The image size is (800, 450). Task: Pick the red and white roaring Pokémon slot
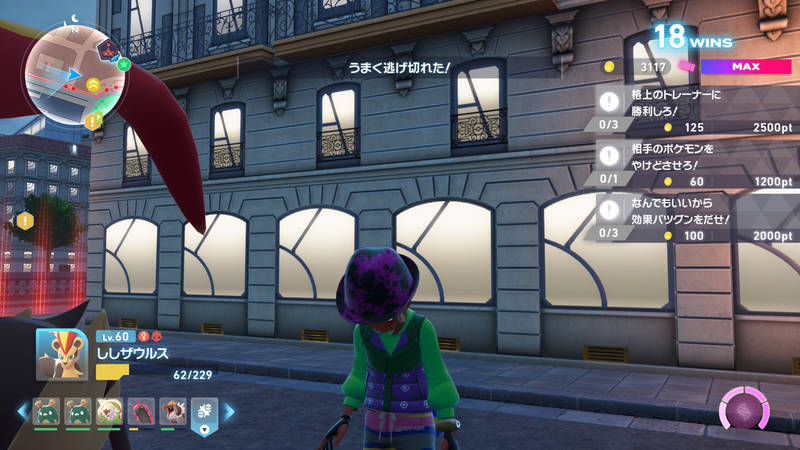(x=171, y=411)
